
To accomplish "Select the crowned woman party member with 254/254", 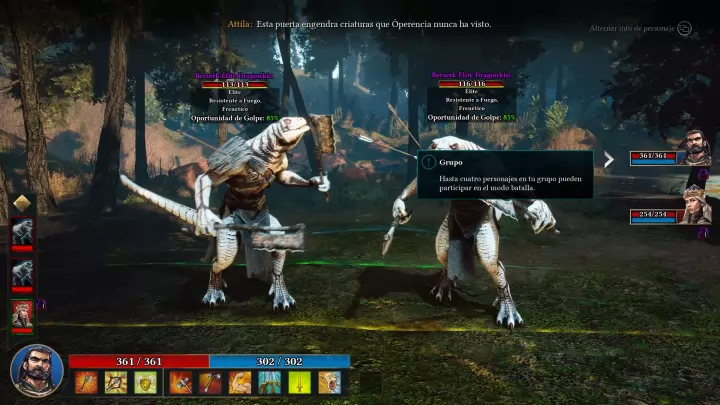I will click(695, 207).
